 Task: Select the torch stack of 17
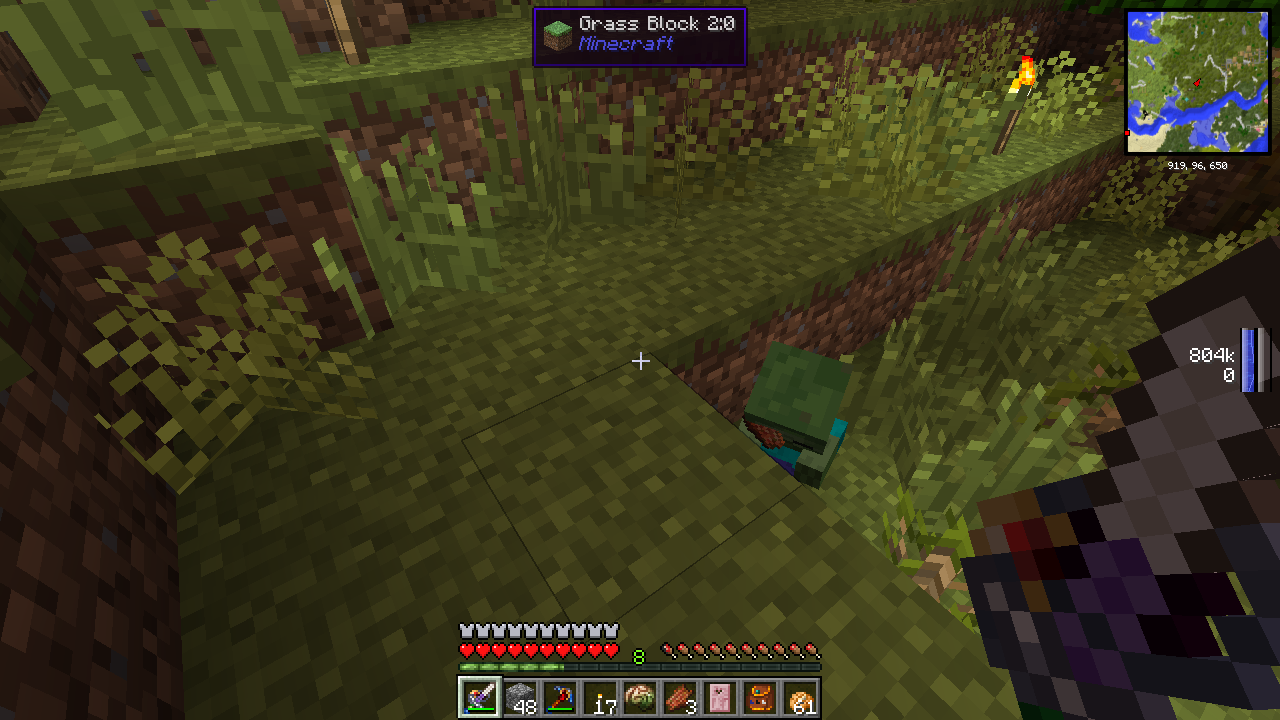coord(600,697)
